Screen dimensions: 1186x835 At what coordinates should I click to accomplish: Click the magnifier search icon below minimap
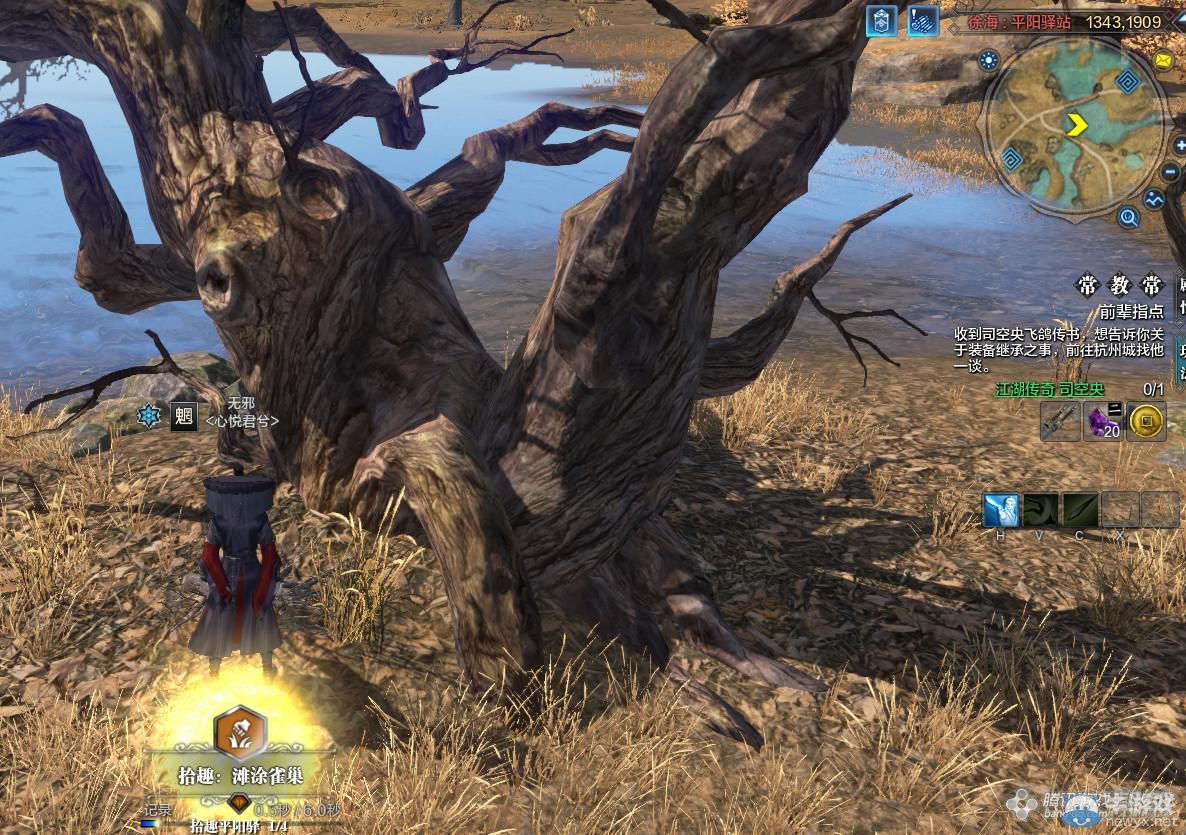[x=1129, y=217]
